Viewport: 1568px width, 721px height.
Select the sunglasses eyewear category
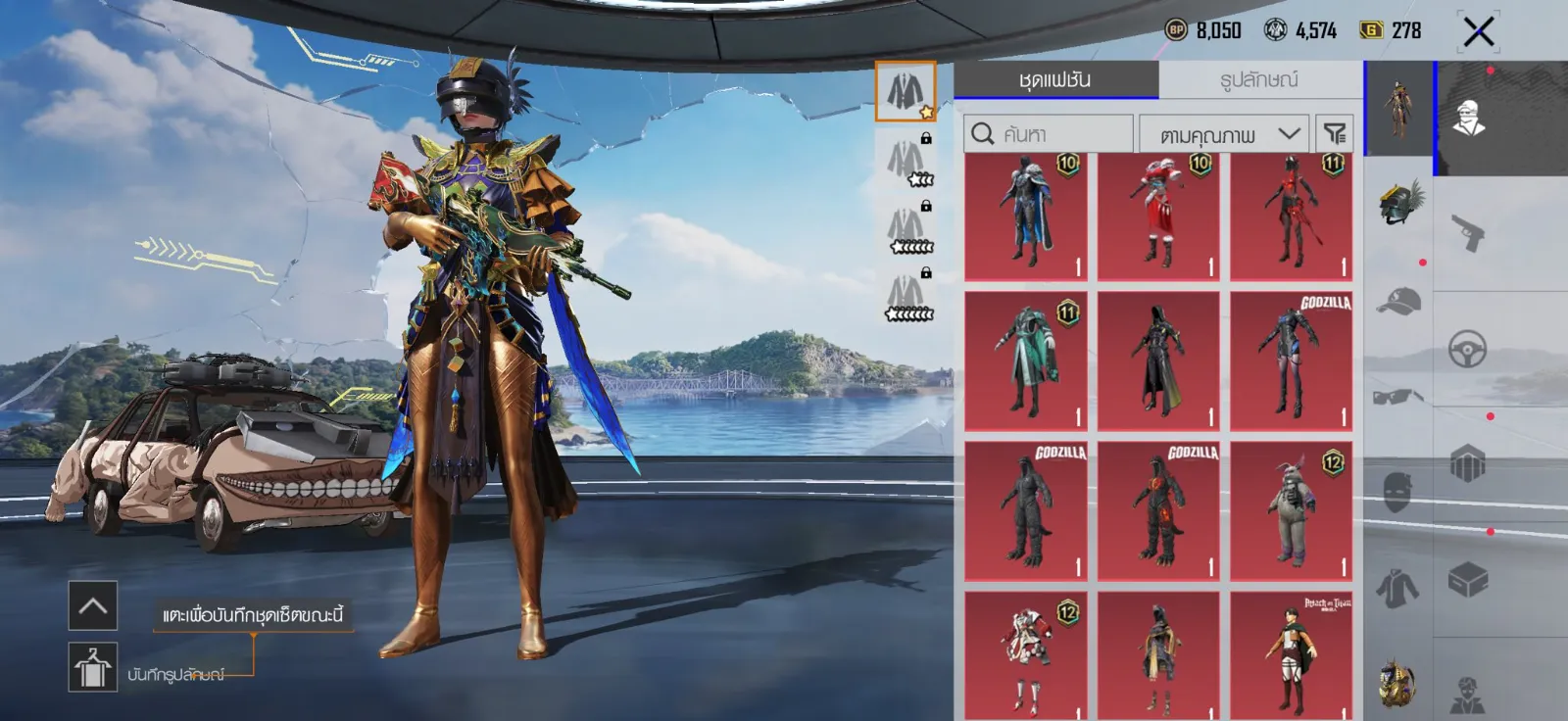click(1398, 396)
